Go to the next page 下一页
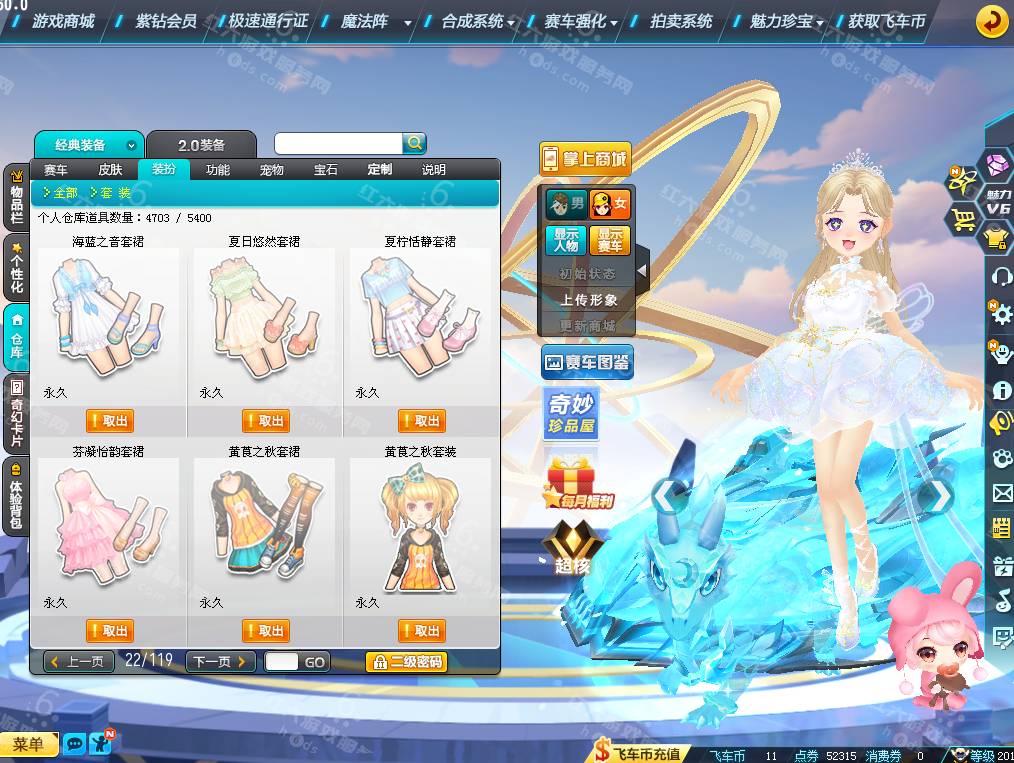1014x763 pixels. point(221,662)
